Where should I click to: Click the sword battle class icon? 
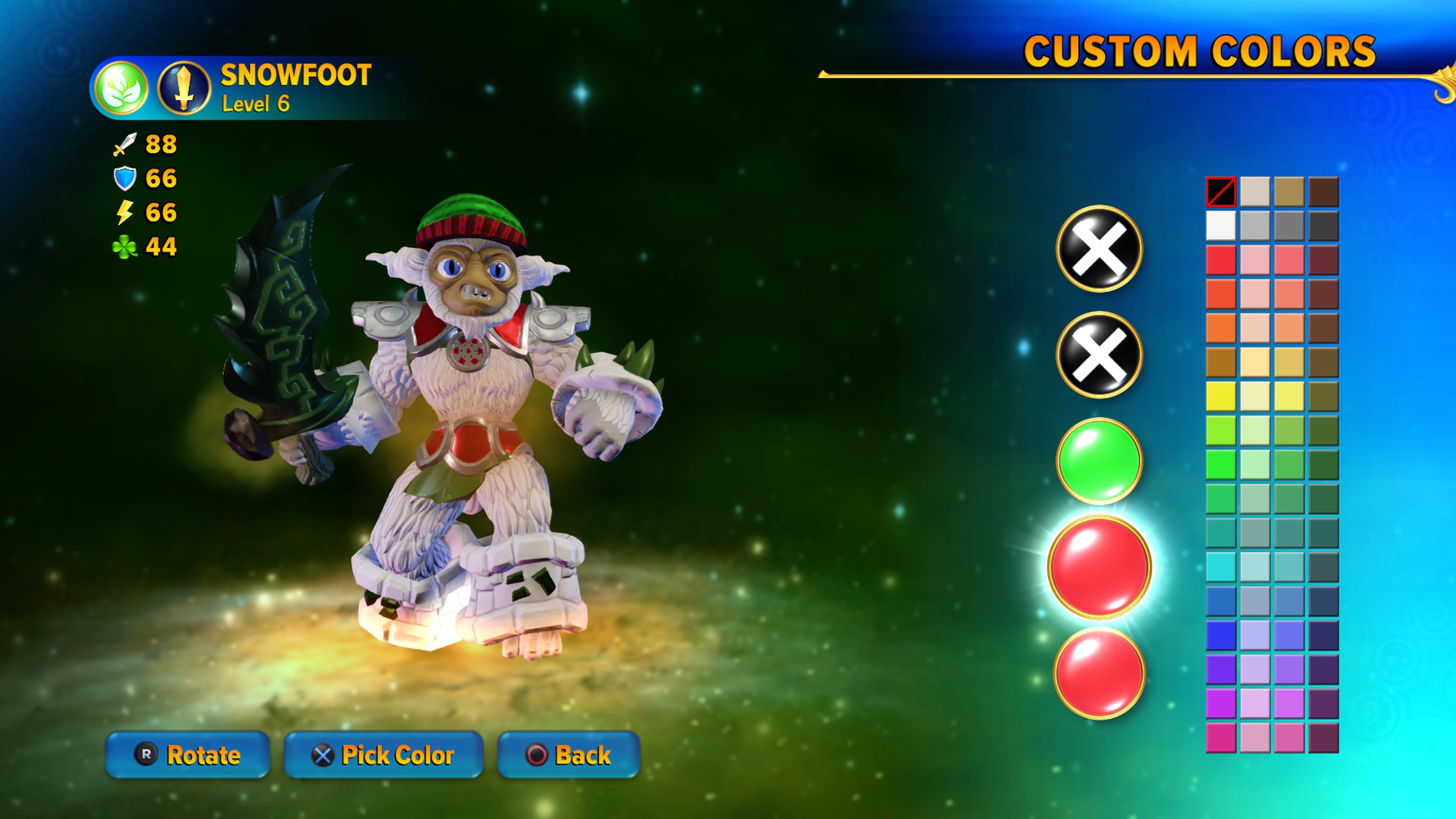184,88
